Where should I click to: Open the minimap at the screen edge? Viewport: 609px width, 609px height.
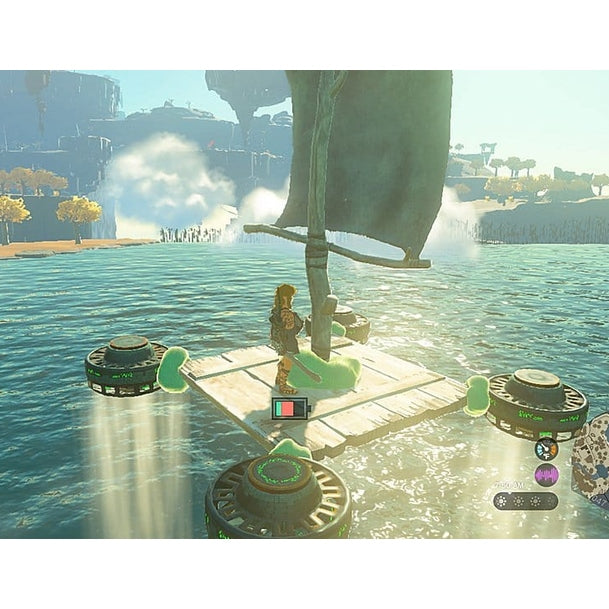click(592, 461)
